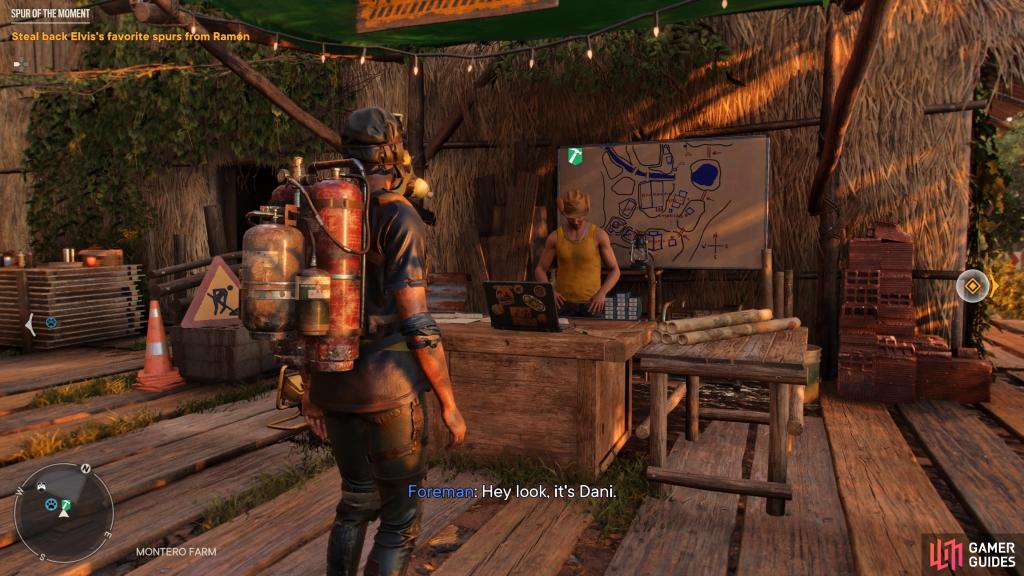1024x576 pixels.
Task: Click the Gamer Guides watermark logo
Action: click(x=970, y=553)
